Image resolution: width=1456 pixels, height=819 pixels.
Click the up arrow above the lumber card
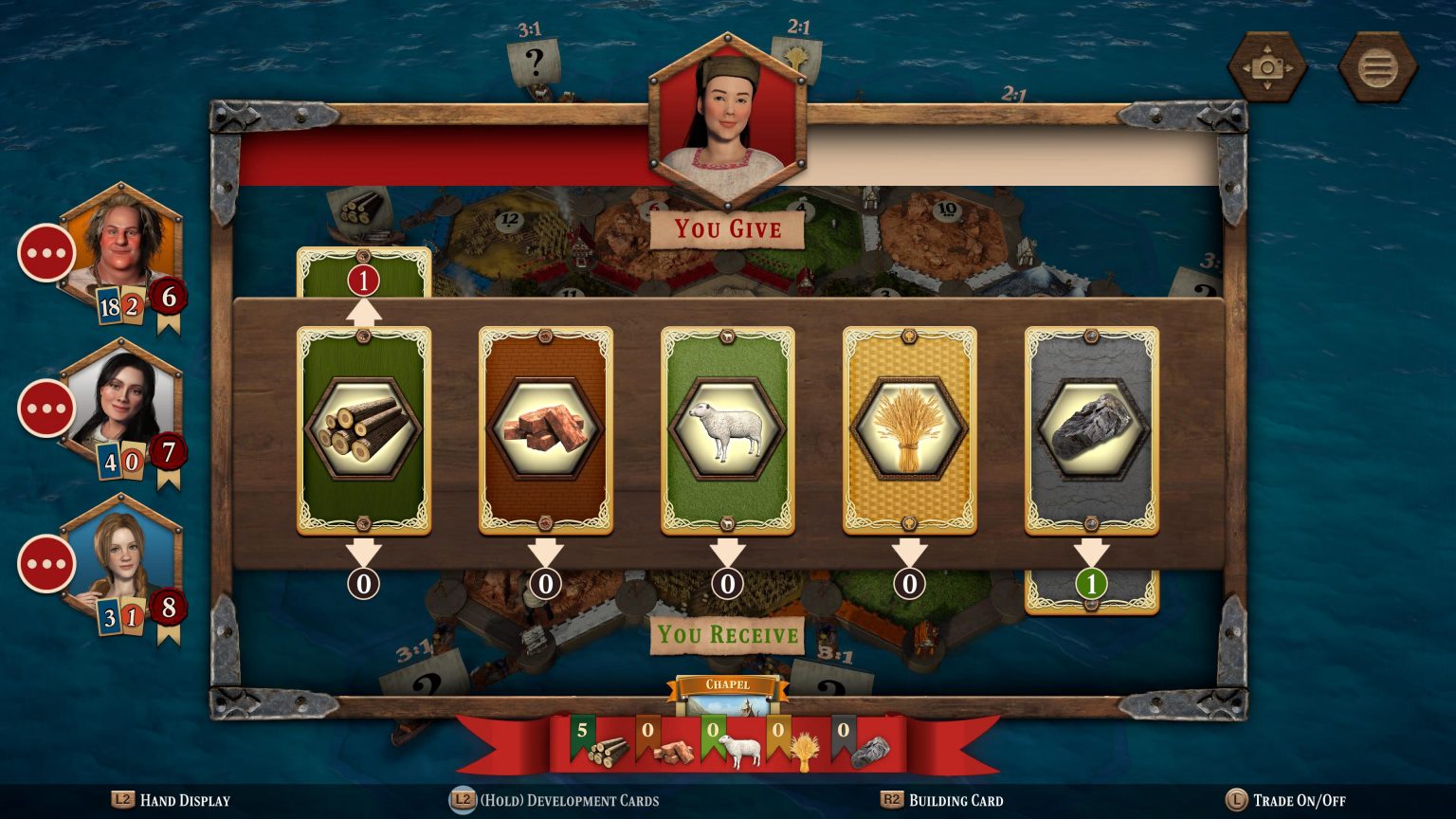tap(364, 308)
